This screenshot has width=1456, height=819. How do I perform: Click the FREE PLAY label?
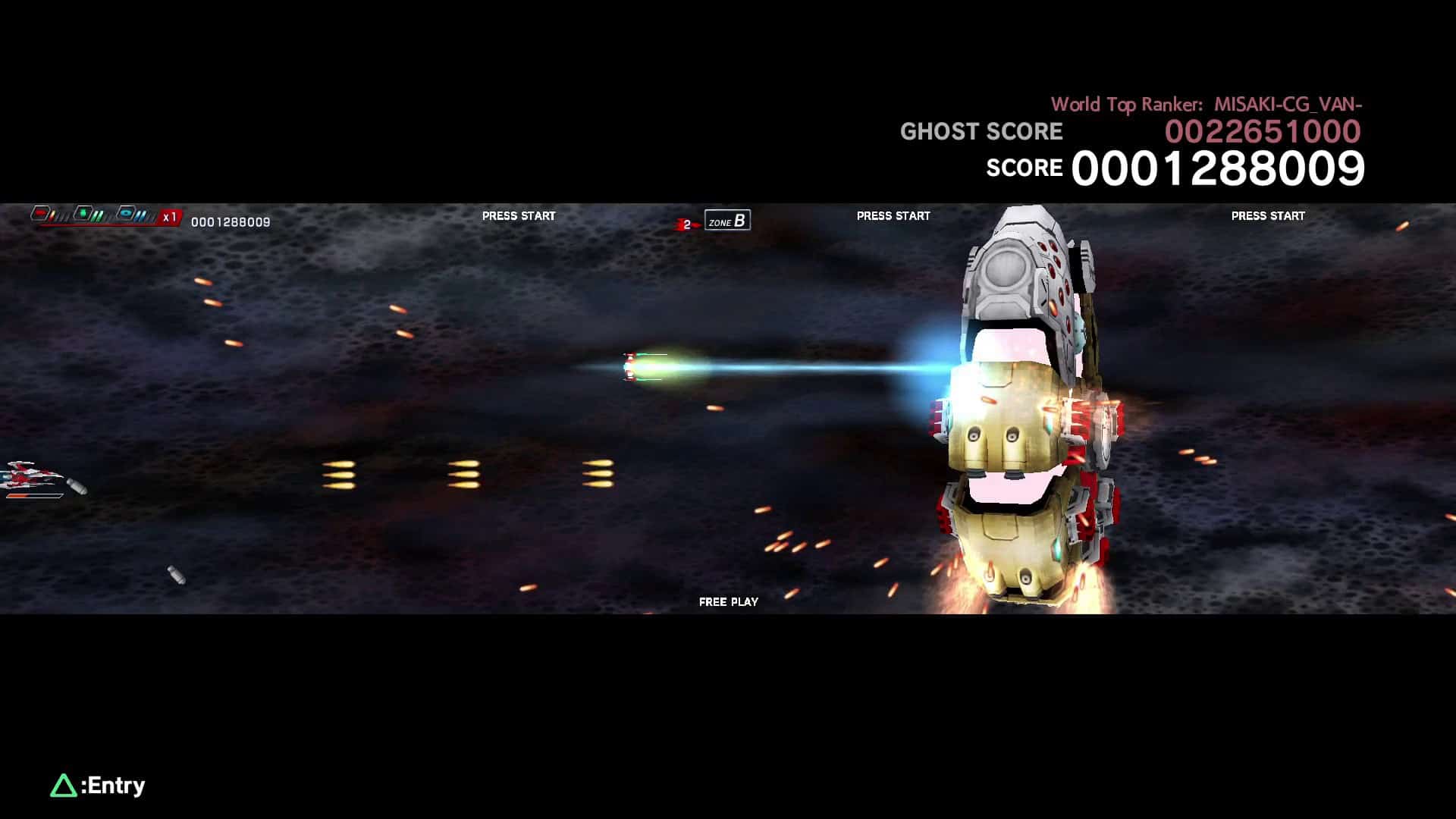point(729,601)
